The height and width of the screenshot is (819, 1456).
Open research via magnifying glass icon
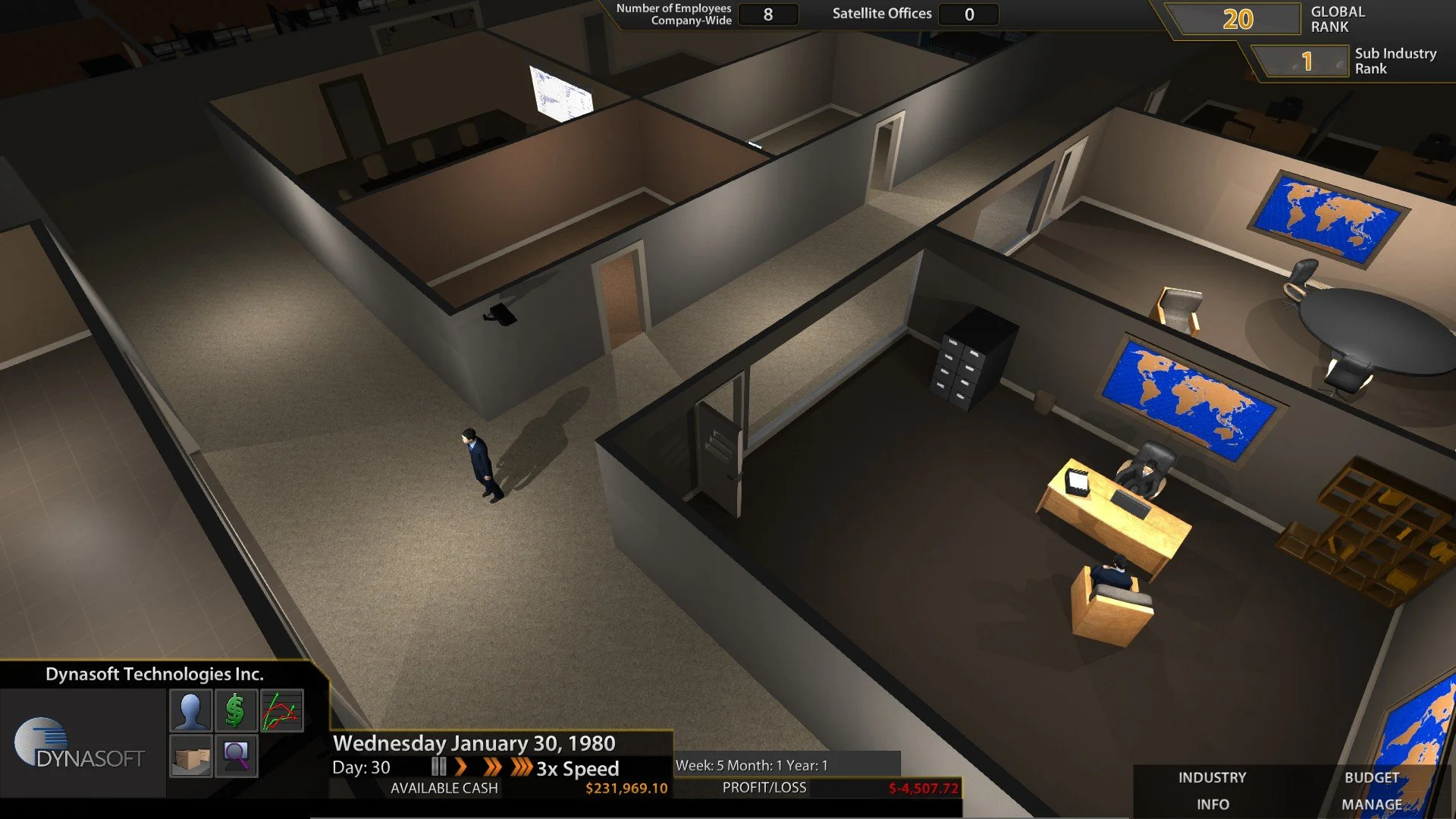(234, 755)
